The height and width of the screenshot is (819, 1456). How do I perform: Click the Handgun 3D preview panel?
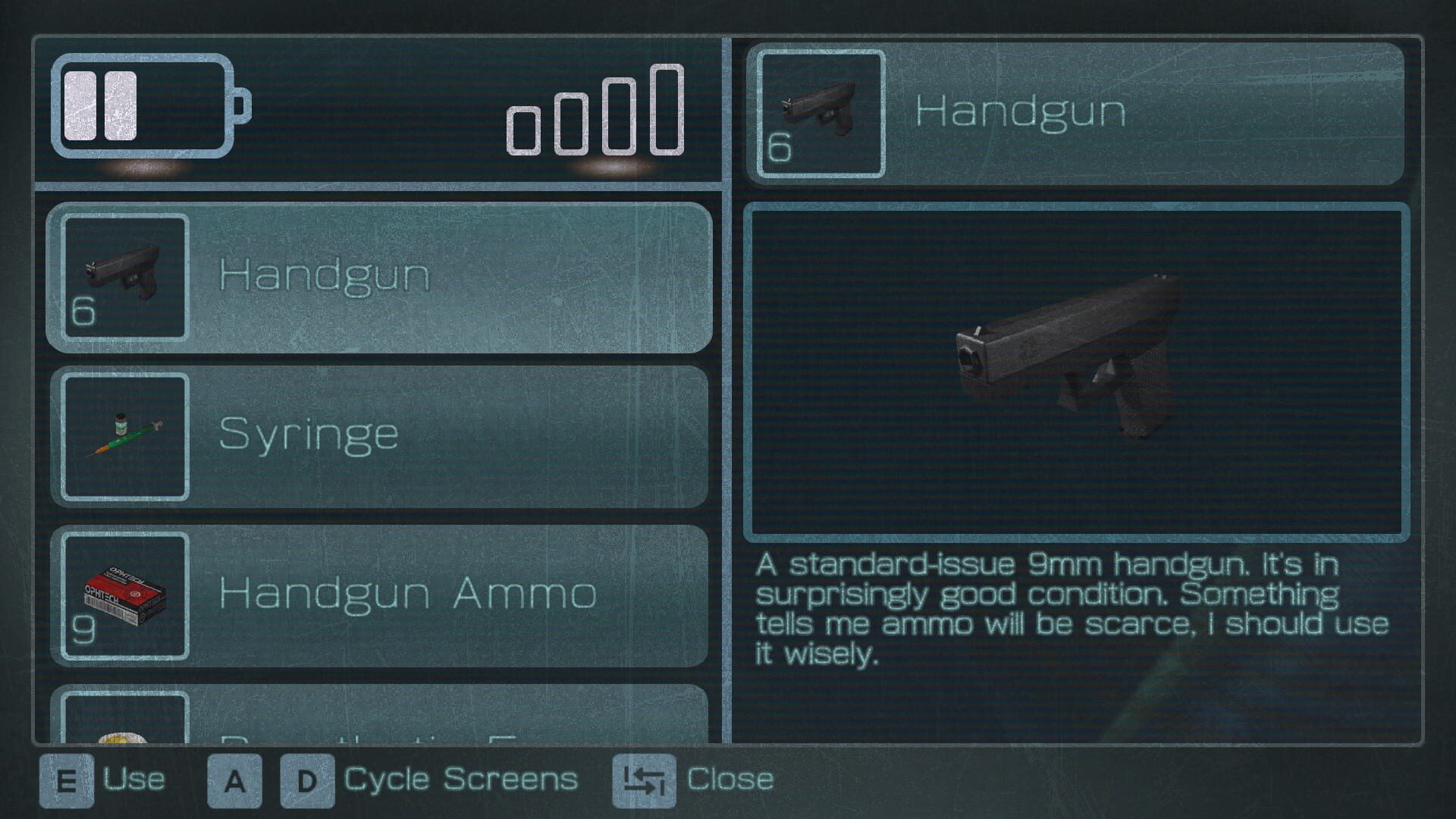point(1076,372)
